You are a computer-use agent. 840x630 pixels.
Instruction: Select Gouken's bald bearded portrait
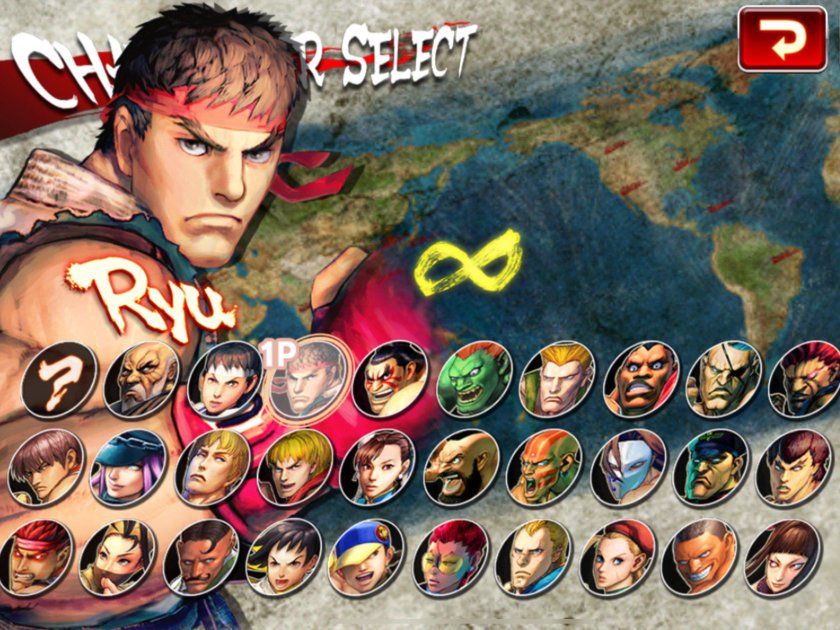(x=141, y=381)
